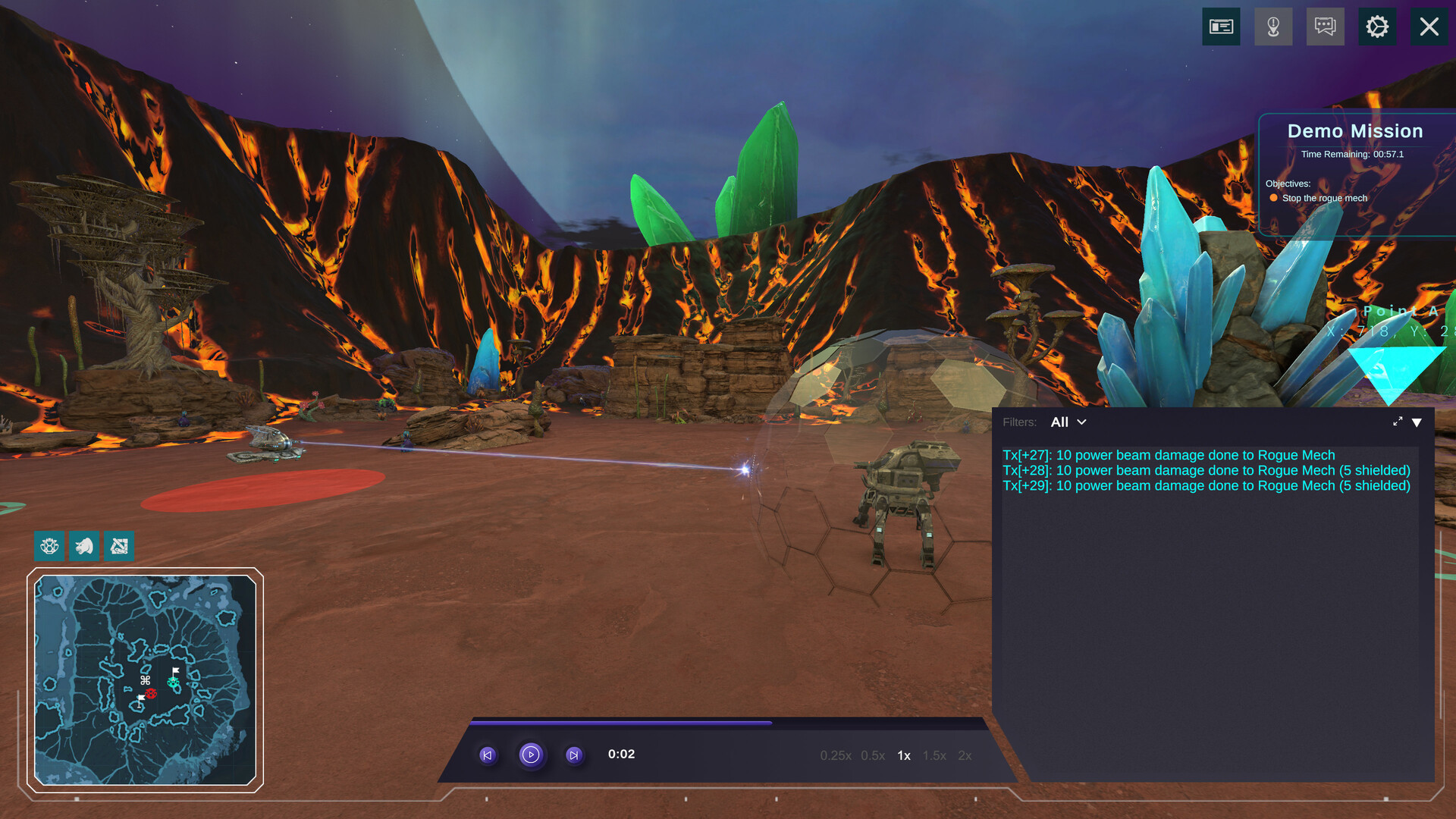Toggle playback speed to 2x
1456x819 pixels.
[x=964, y=755]
